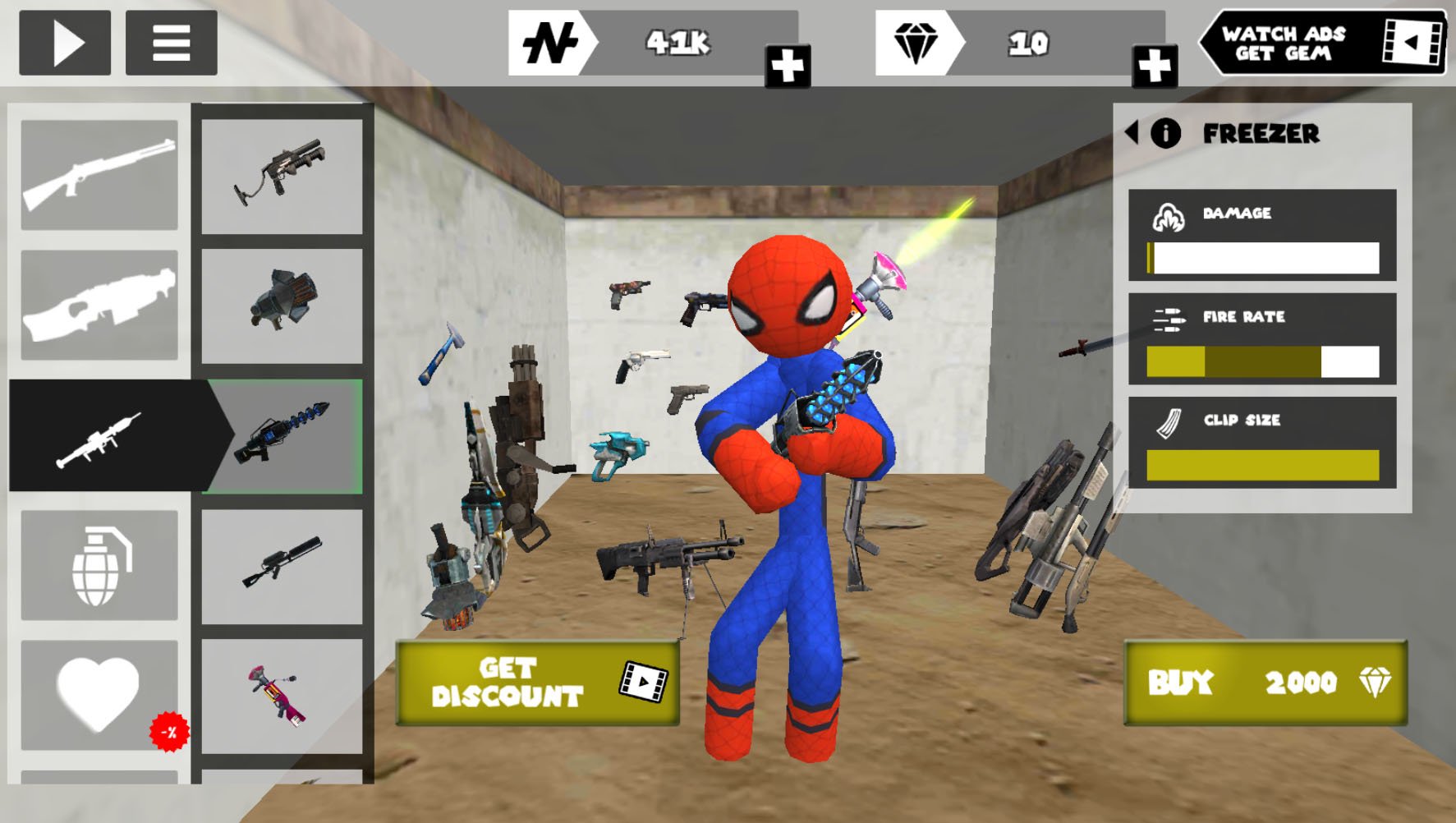Screen dimensions: 1456x823
Task: Select the shotgun weapon category
Action: (99, 175)
